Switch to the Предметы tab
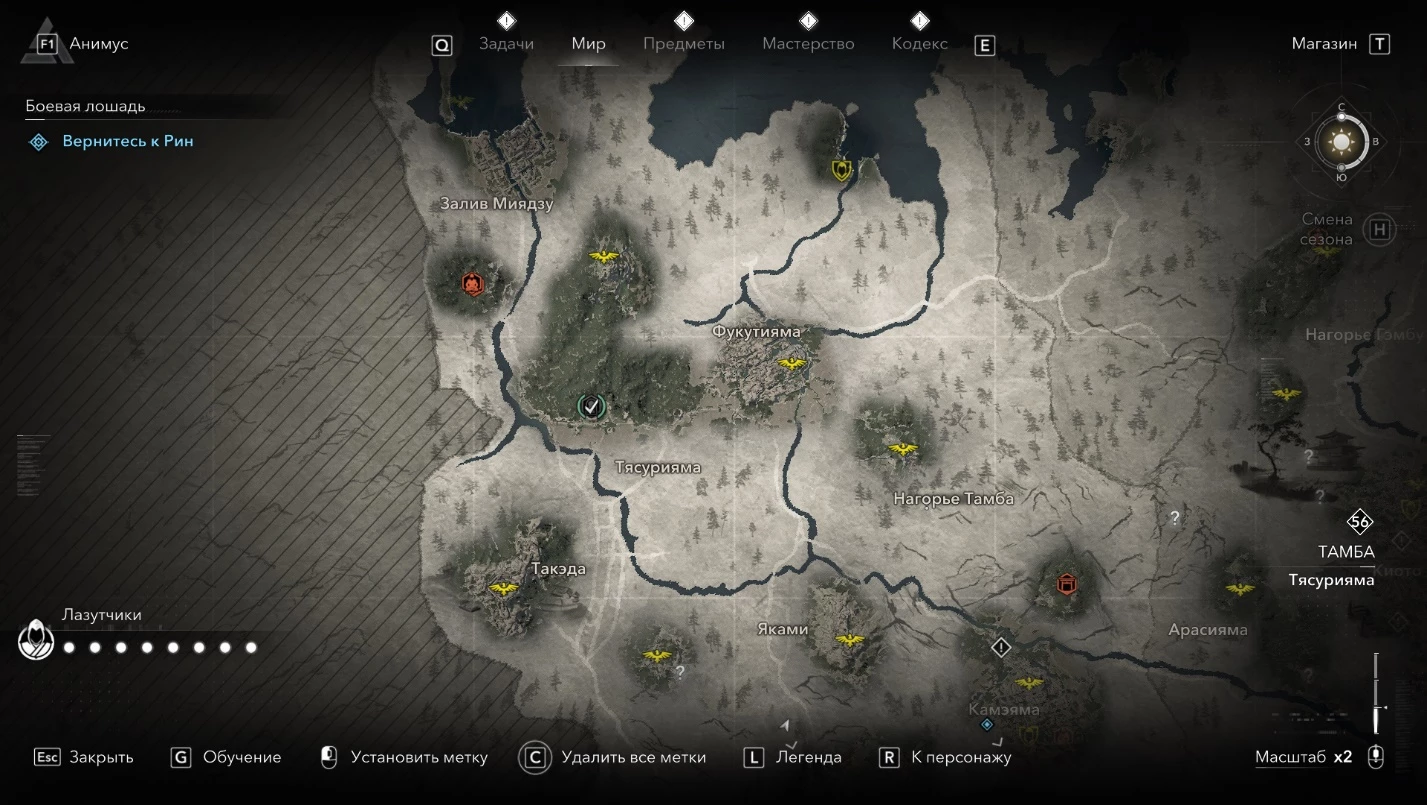The height and width of the screenshot is (805, 1427). [684, 44]
